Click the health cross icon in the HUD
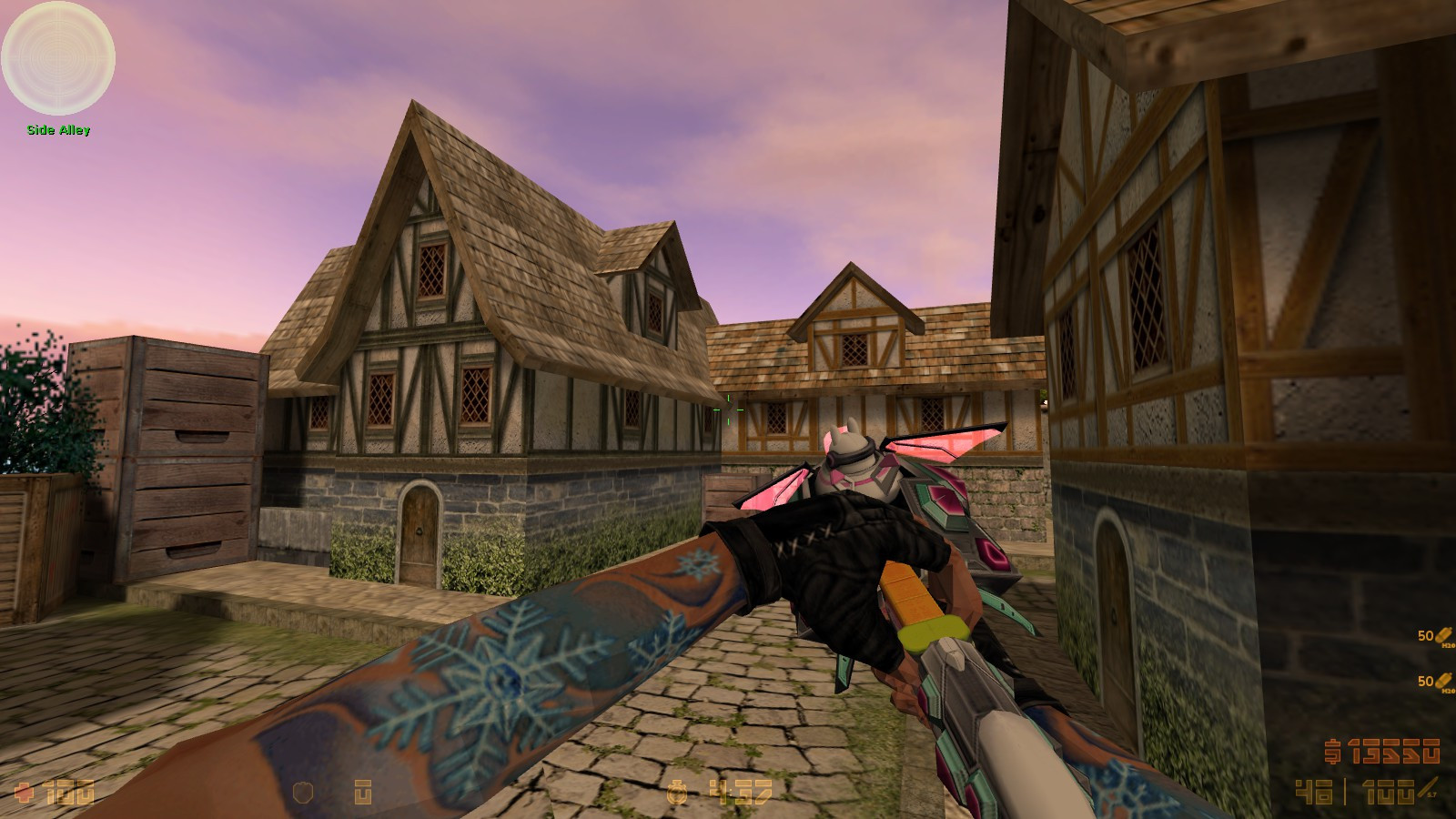Viewport: 1456px width, 819px height. [23, 792]
